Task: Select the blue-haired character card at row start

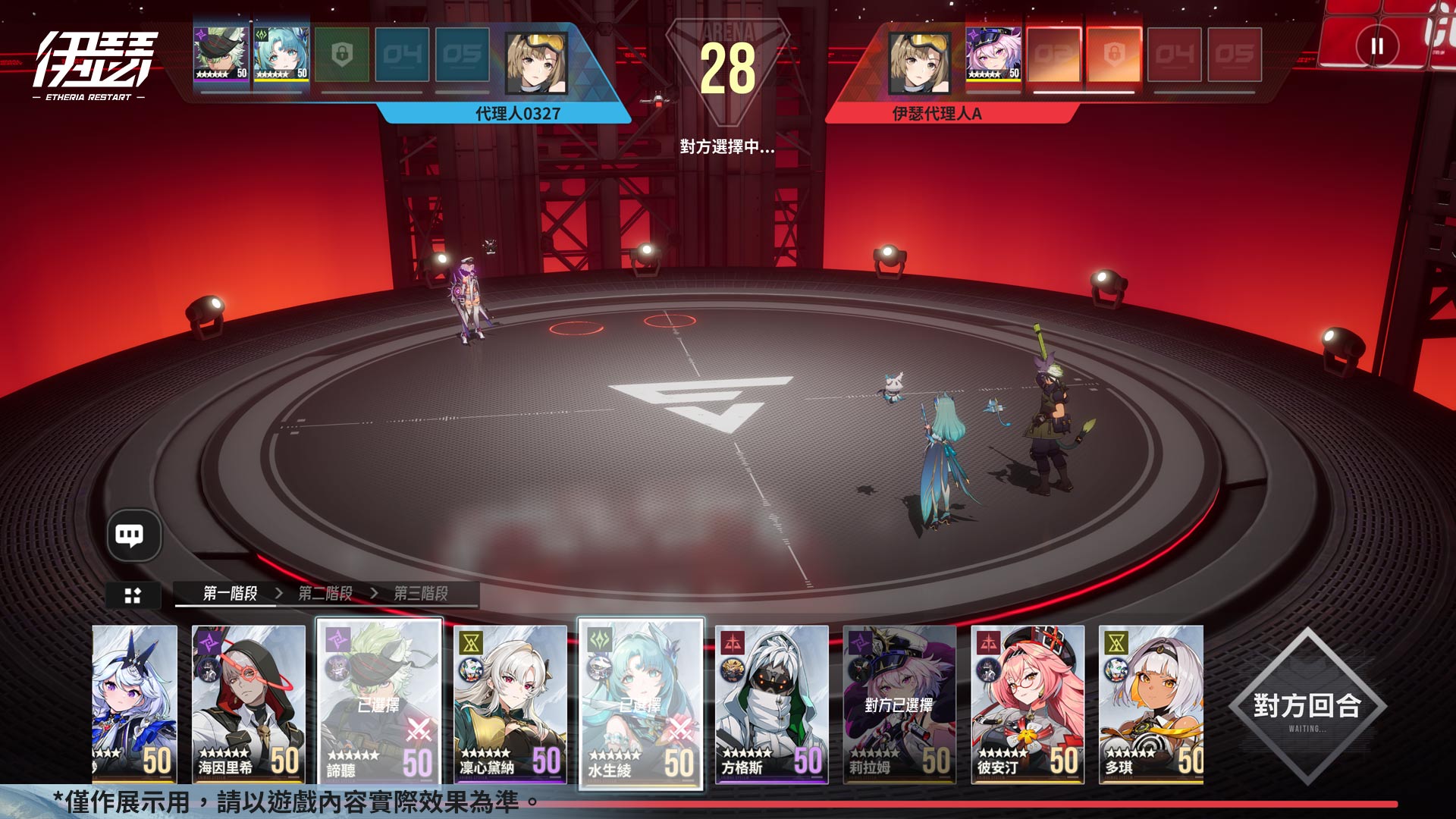Action: click(134, 703)
